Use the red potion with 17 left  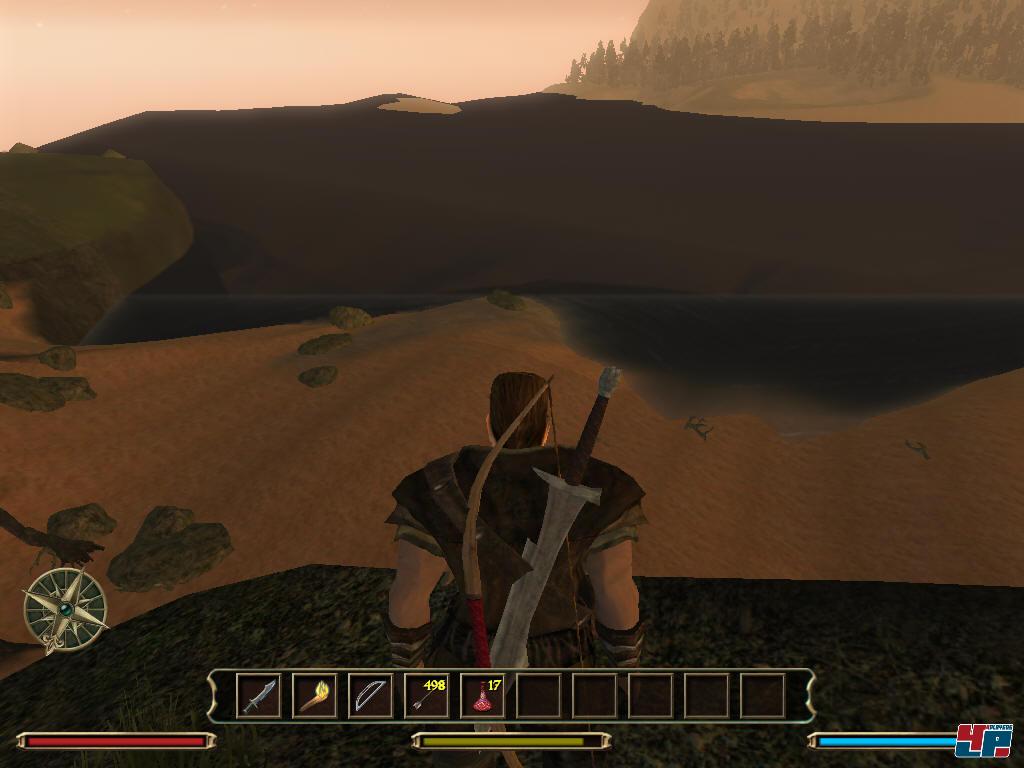(x=482, y=695)
